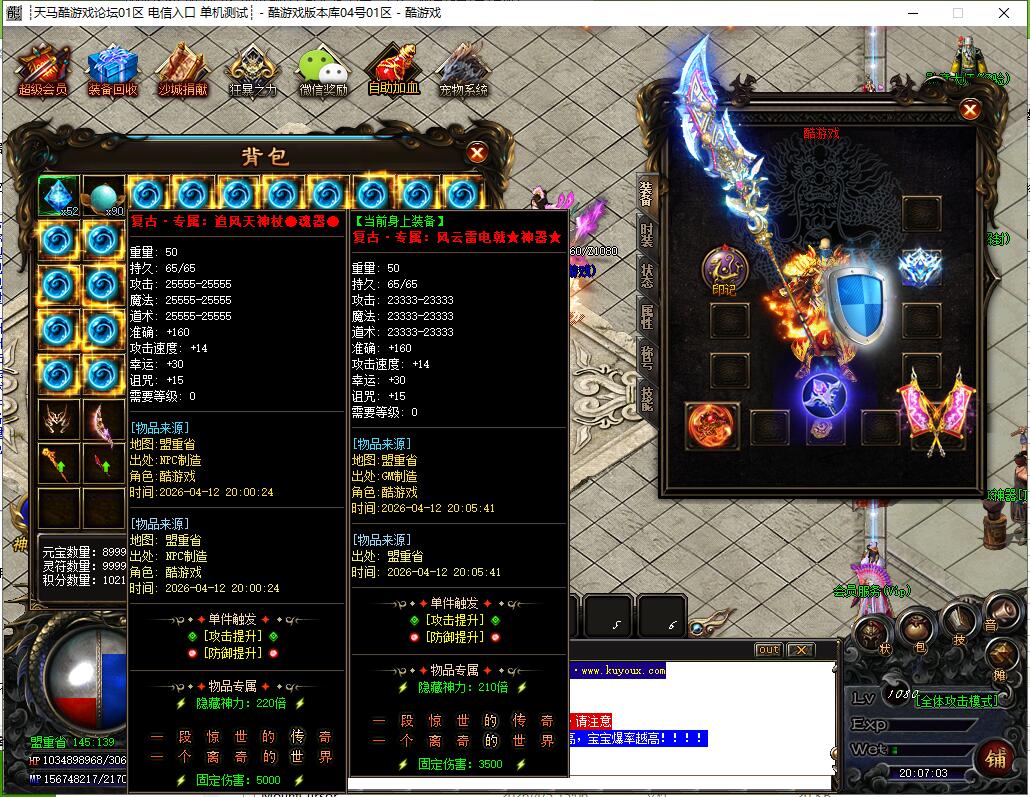
Task: Activate 狂暴之力 berserk power
Action: 252,68
